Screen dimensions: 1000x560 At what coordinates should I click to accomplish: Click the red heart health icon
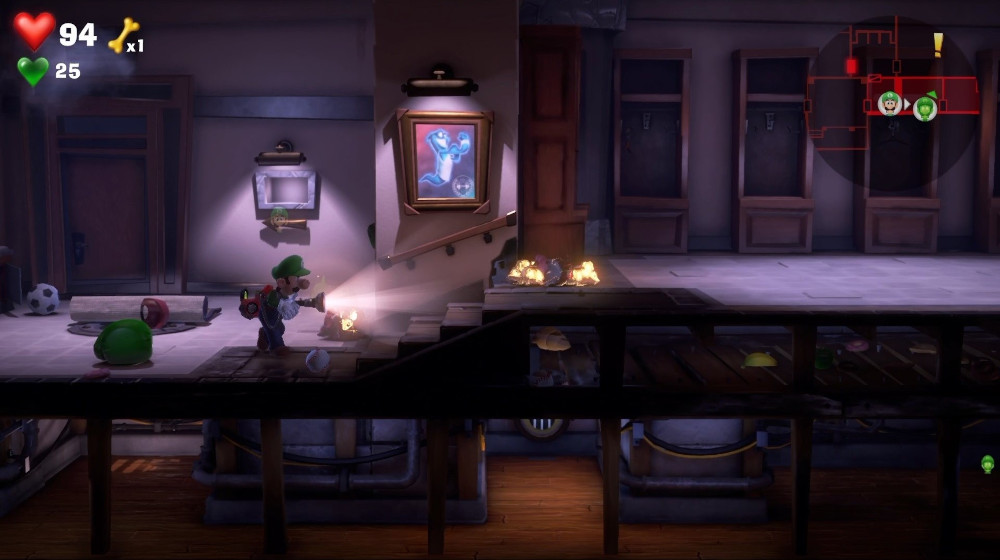[x=34, y=31]
